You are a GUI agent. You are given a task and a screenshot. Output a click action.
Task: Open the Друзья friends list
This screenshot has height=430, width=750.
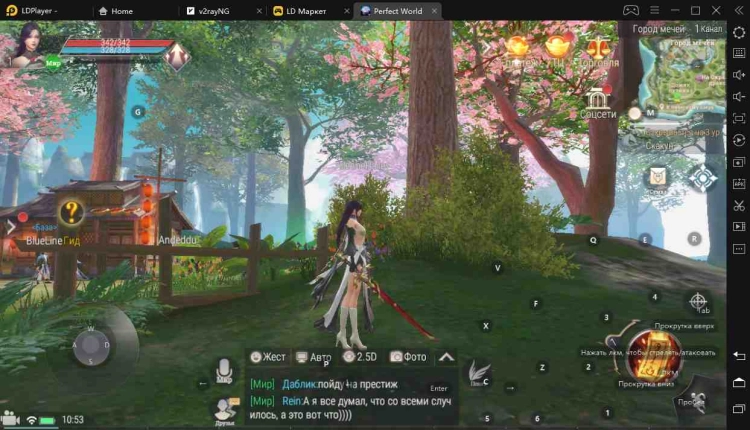(x=225, y=408)
